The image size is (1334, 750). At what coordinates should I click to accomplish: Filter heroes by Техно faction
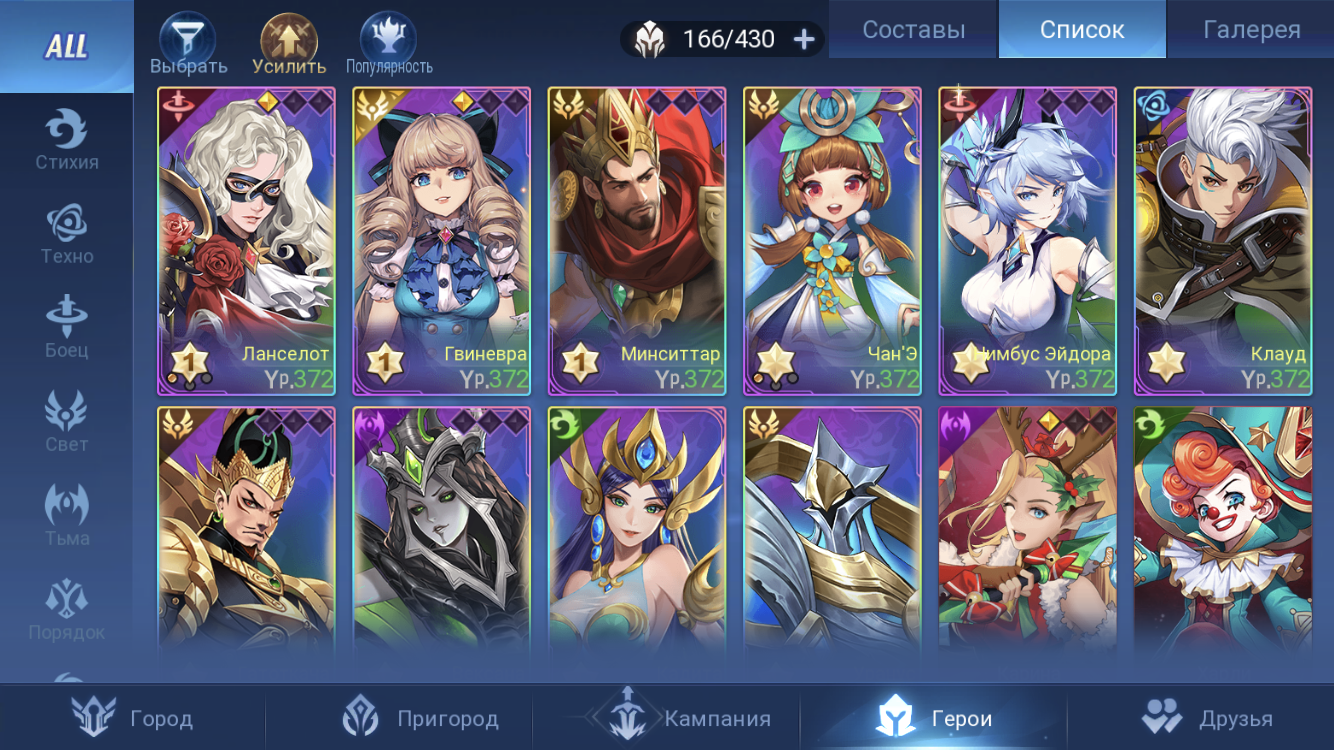pos(67,235)
